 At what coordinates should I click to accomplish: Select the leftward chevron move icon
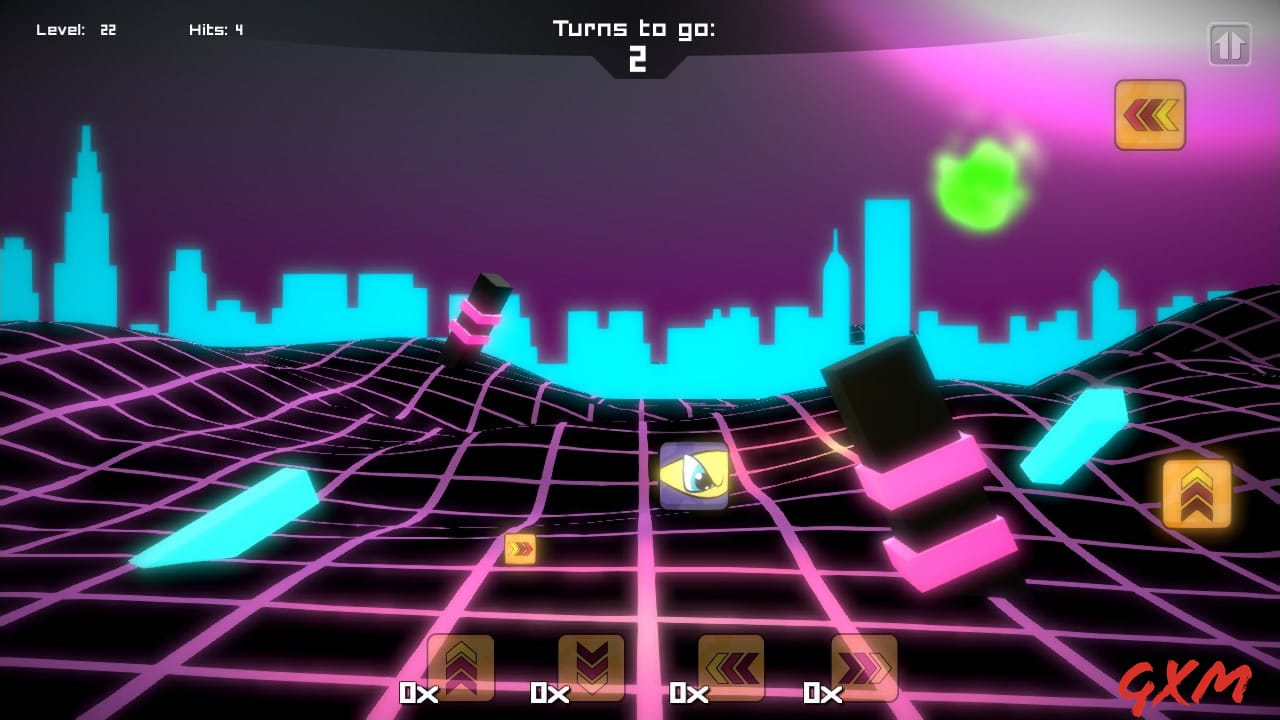[731, 666]
